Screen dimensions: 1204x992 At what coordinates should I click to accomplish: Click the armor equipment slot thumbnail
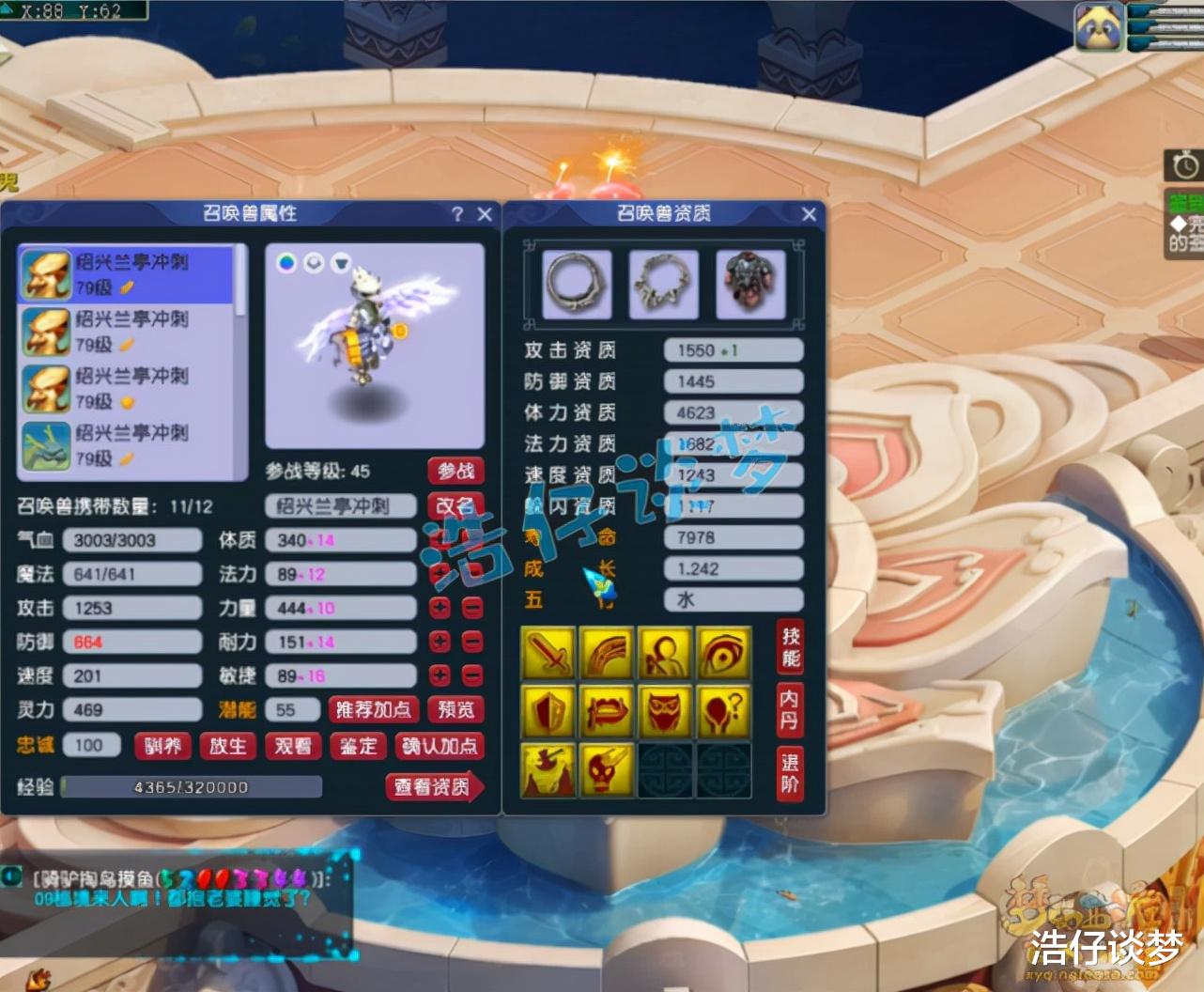(x=751, y=283)
